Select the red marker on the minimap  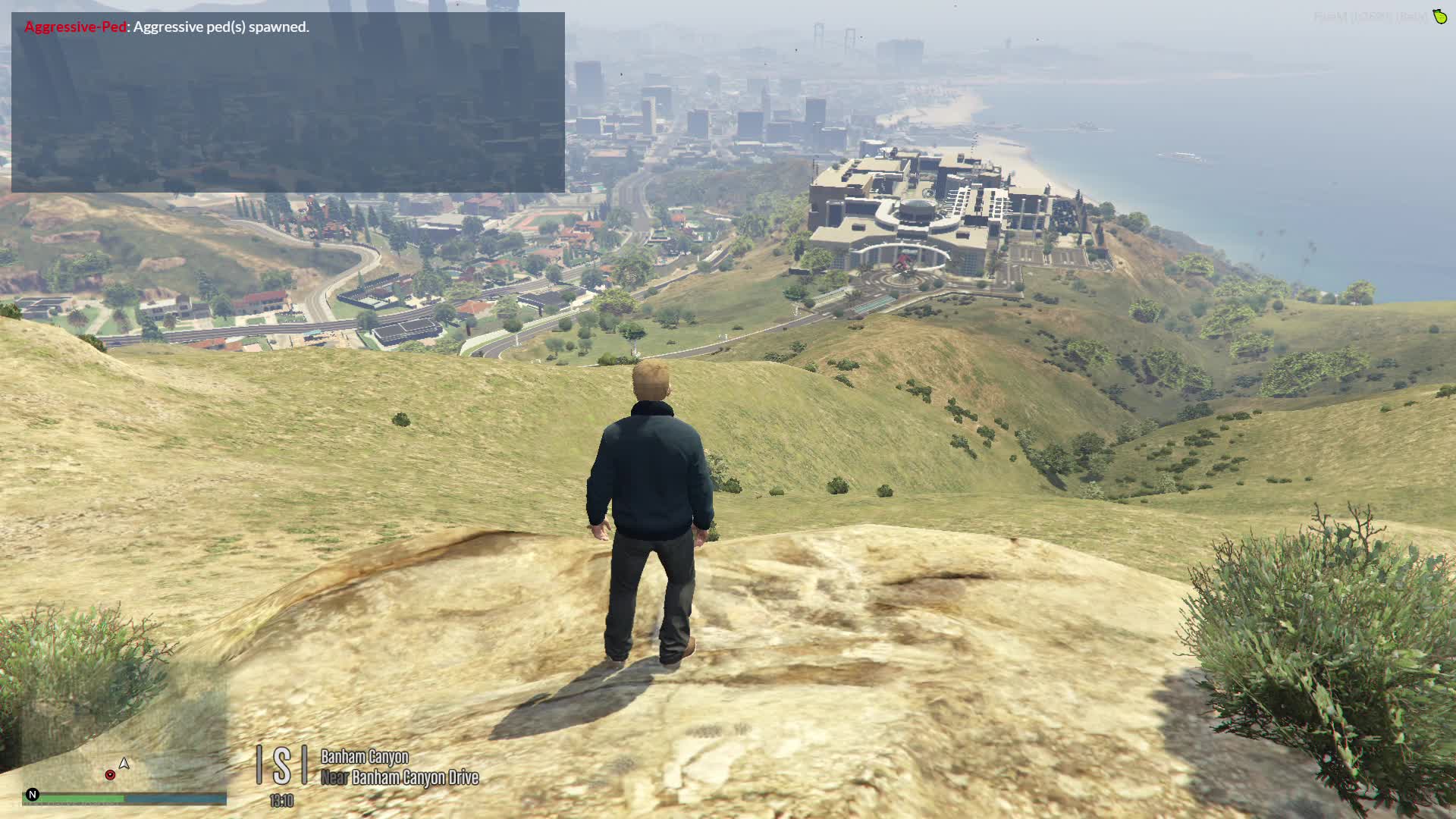110,774
